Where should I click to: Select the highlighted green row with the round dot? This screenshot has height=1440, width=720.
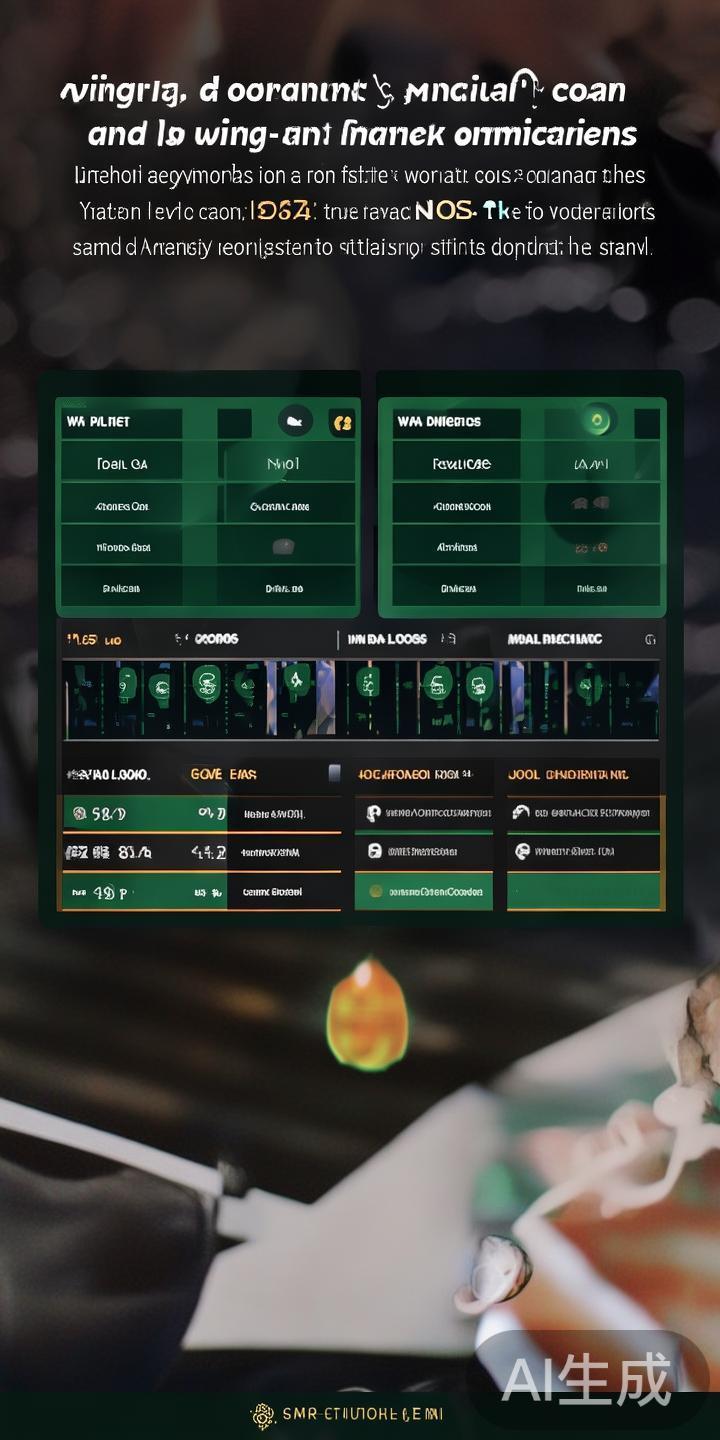pos(424,891)
